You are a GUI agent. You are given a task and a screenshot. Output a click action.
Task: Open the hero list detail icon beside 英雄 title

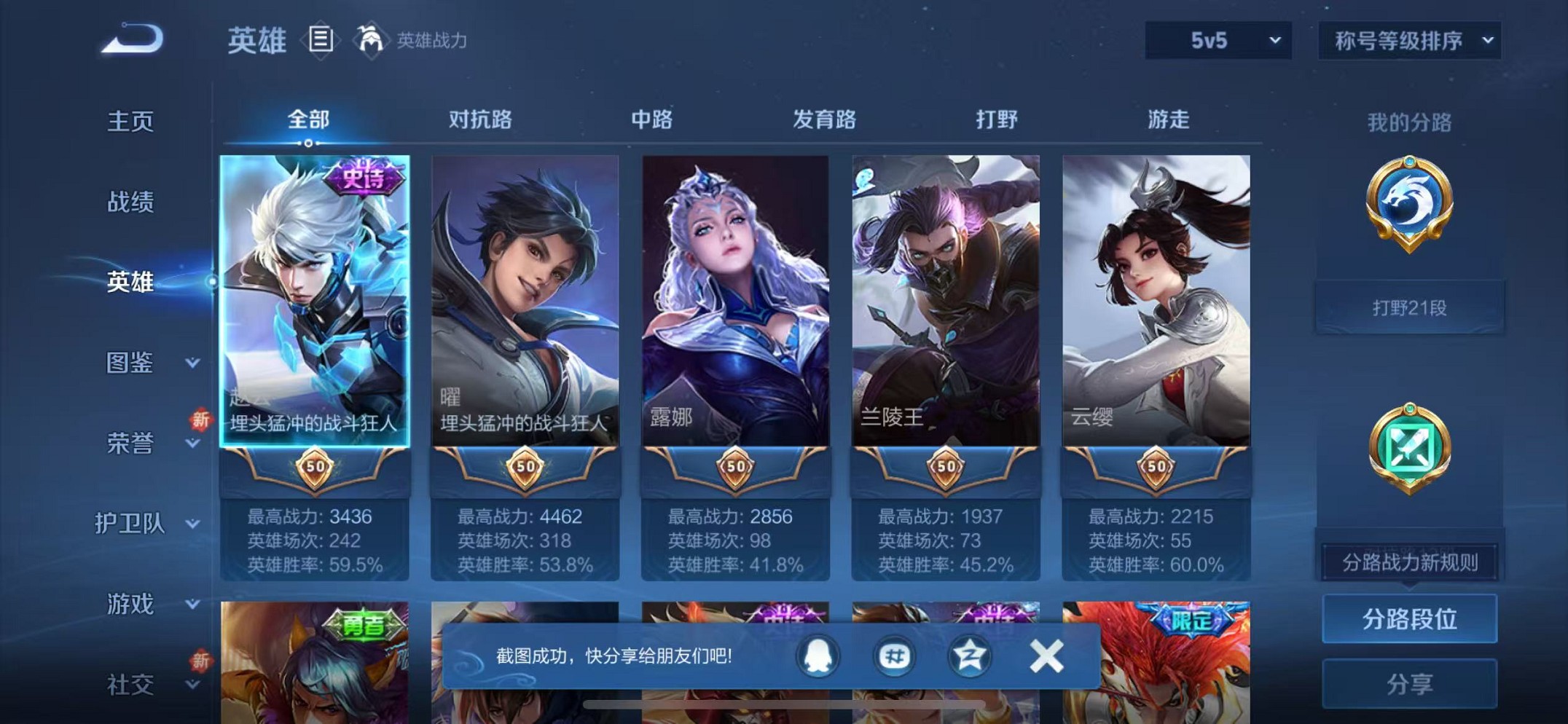tap(321, 40)
